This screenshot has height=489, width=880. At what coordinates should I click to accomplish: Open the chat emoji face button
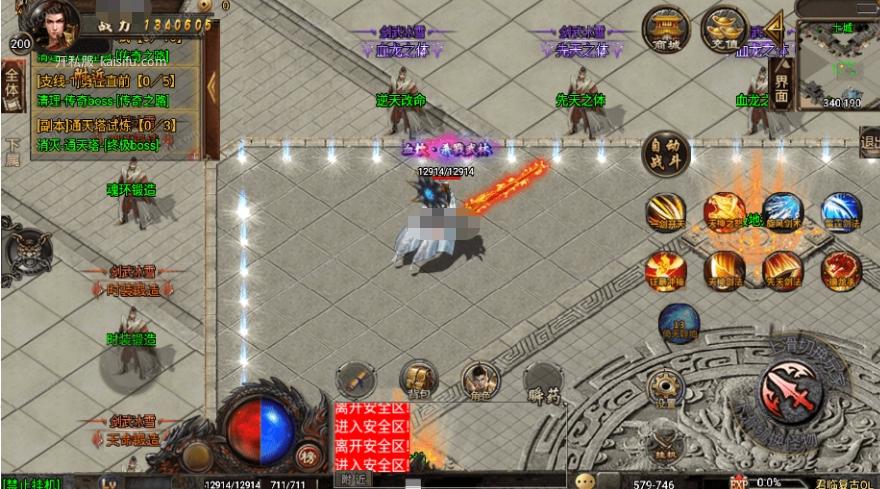coord(583,481)
